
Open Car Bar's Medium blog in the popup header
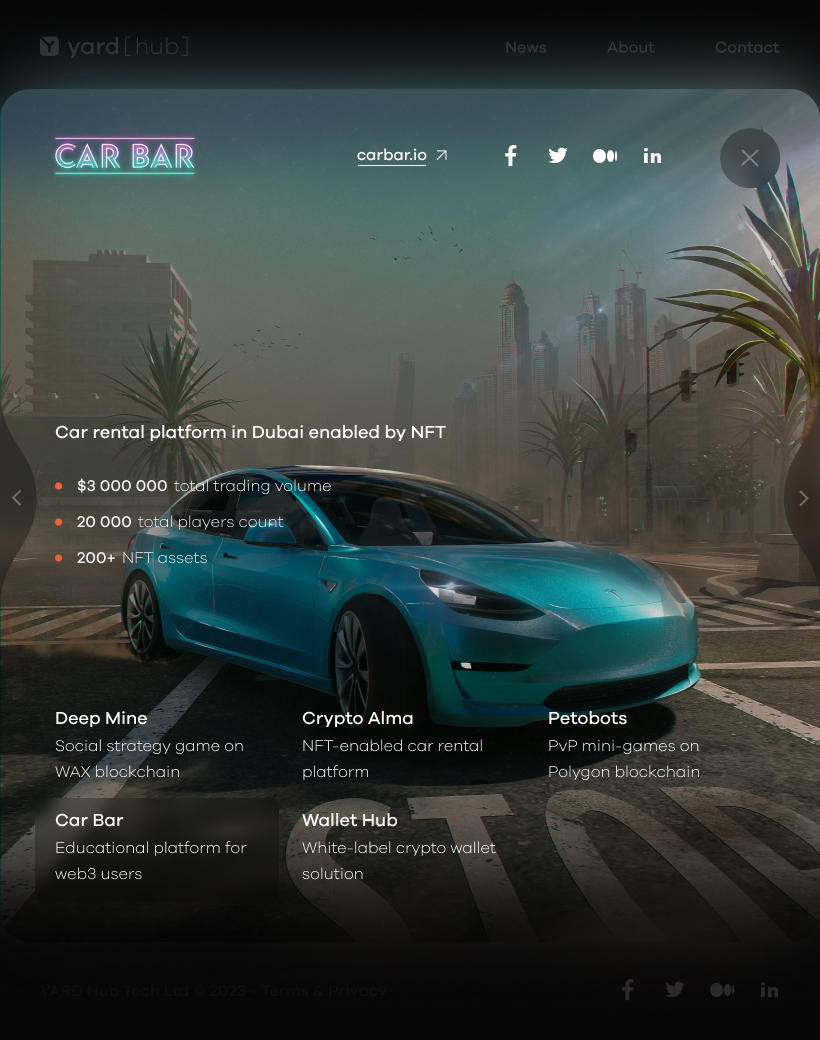(605, 156)
